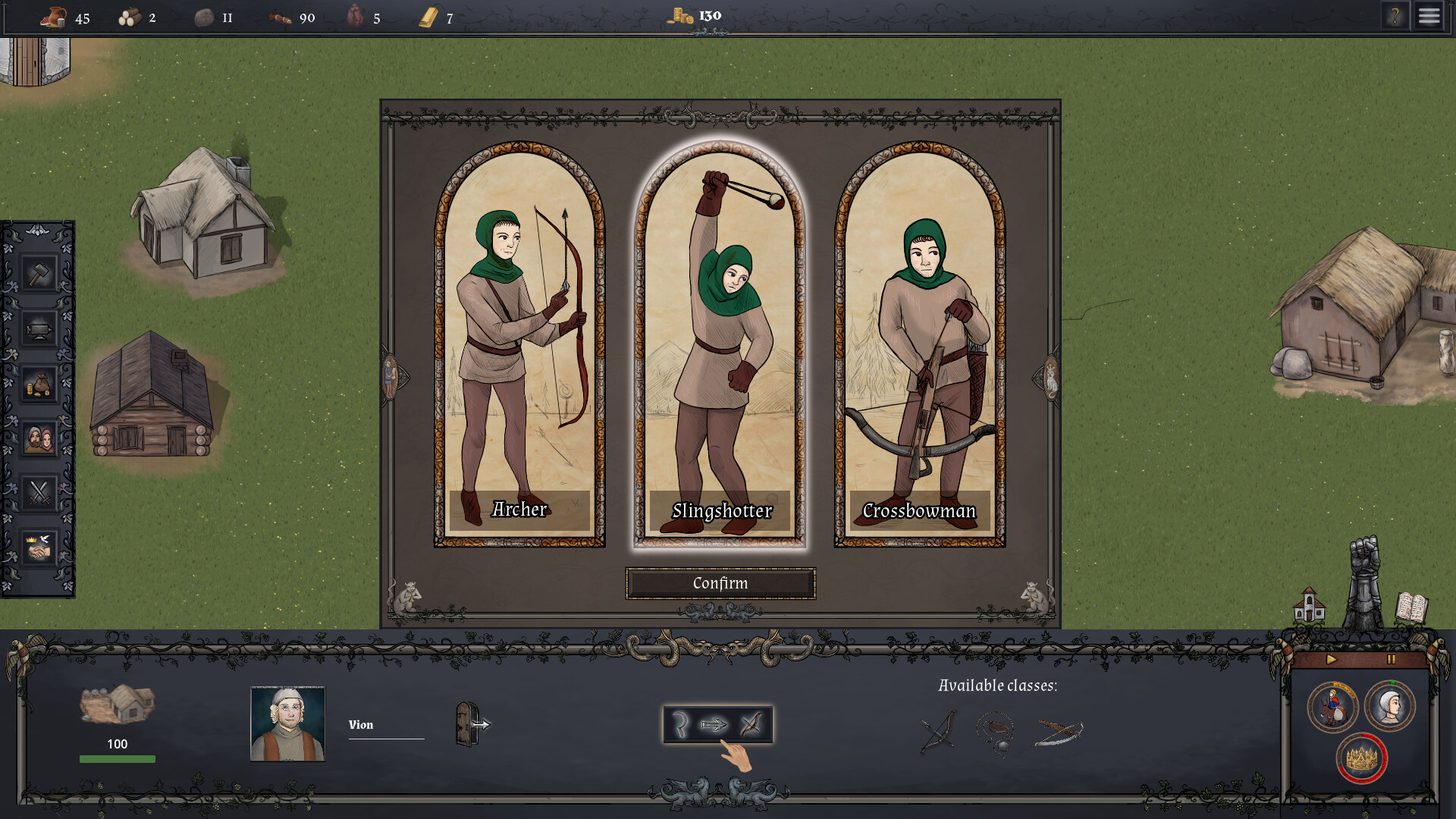Pause the game with the pause button
The height and width of the screenshot is (819, 1456).
point(1390,661)
